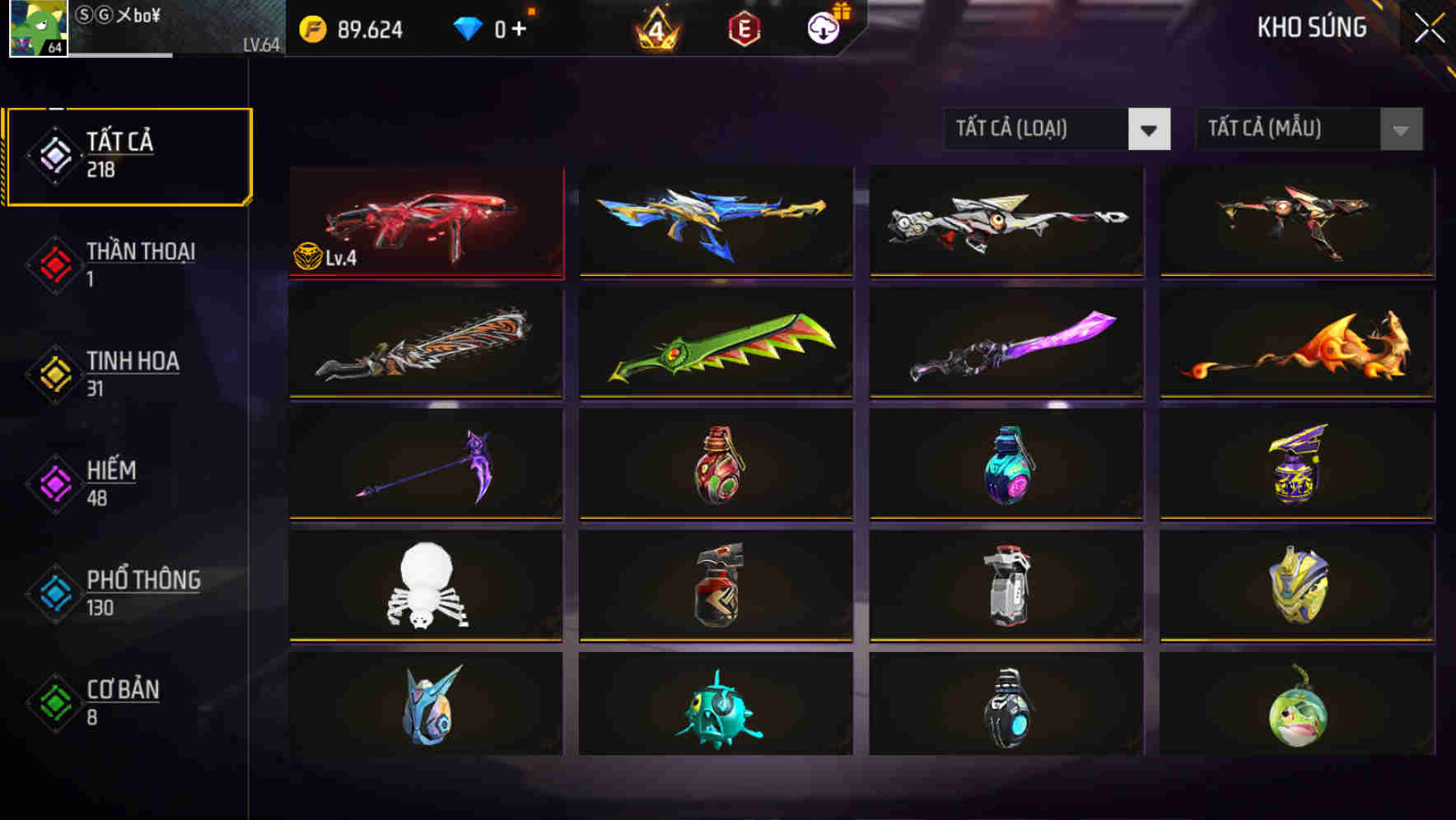Select the green toothed sword skin
The height and width of the screenshot is (820, 1456).
(x=716, y=344)
